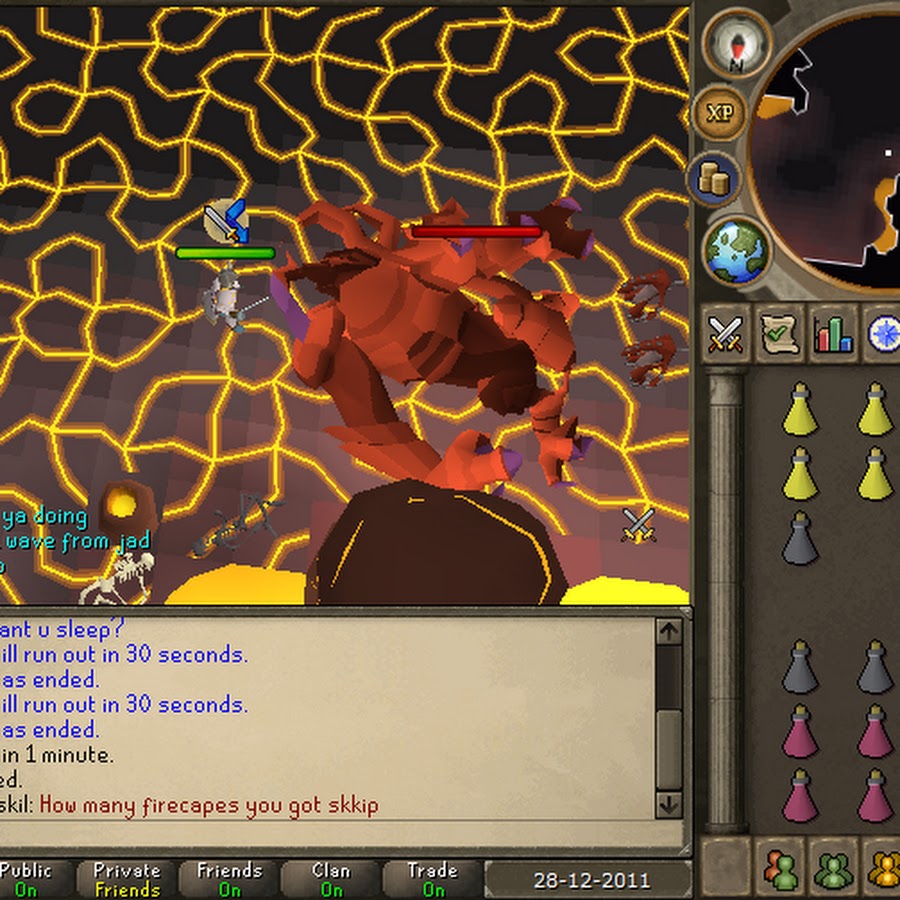This screenshot has height=900, width=900.
Task: Toggle the Trade chat filter
Action: click(x=433, y=879)
